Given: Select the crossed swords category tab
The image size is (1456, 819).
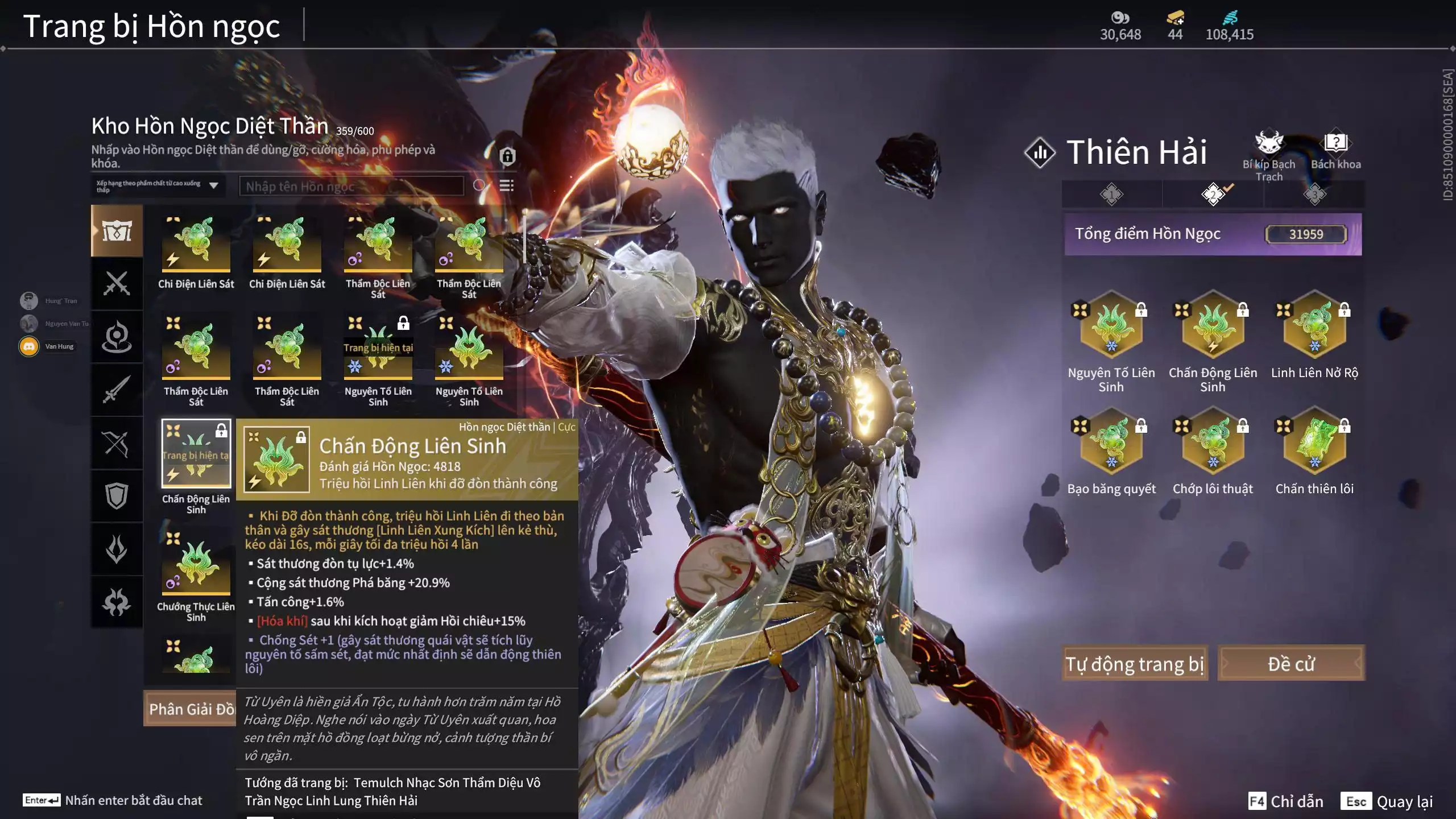Looking at the screenshot, I should (117, 283).
